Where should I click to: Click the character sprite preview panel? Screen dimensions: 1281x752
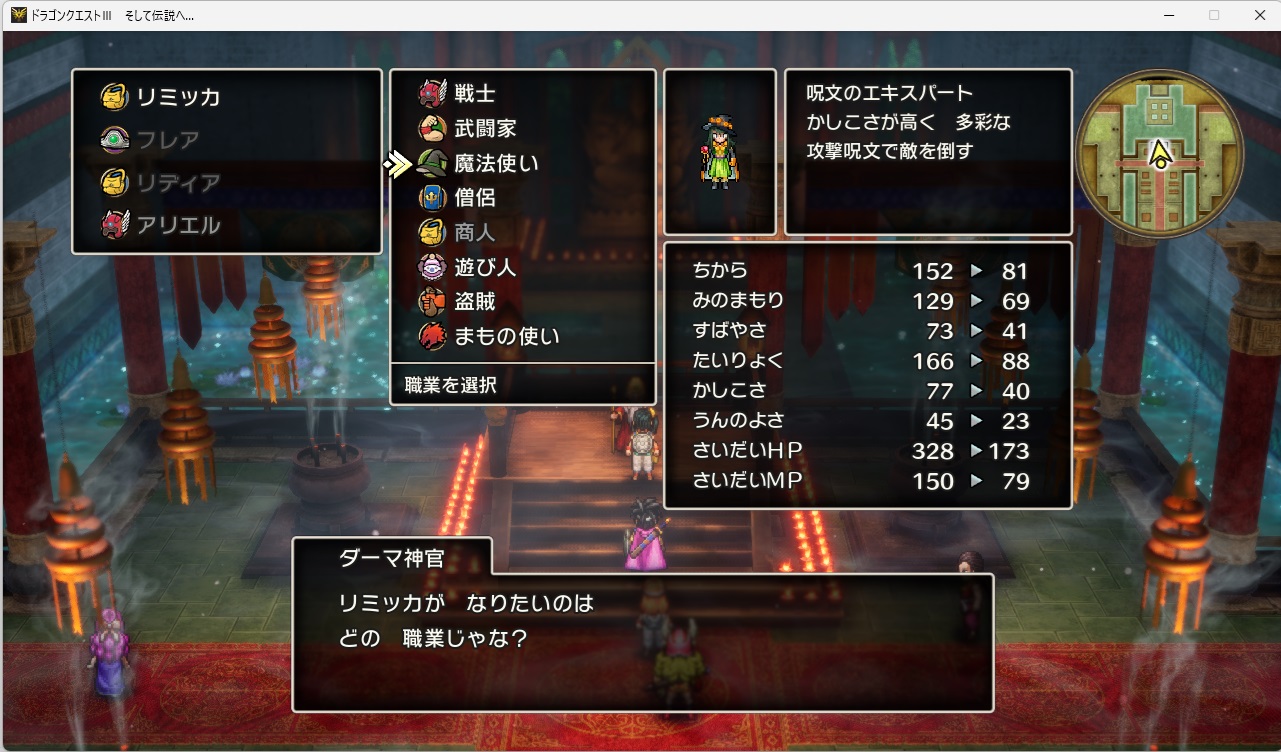point(720,150)
